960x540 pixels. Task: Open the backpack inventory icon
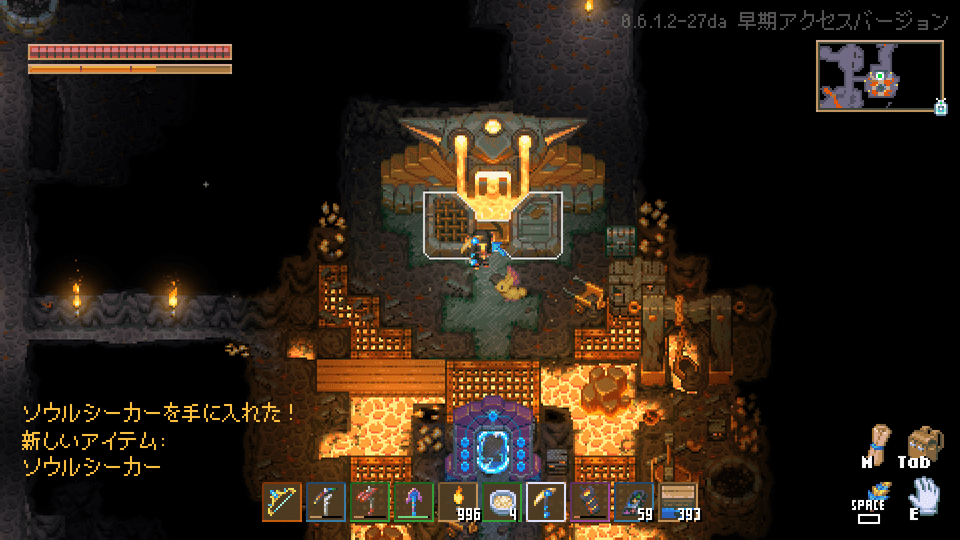click(922, 440)
